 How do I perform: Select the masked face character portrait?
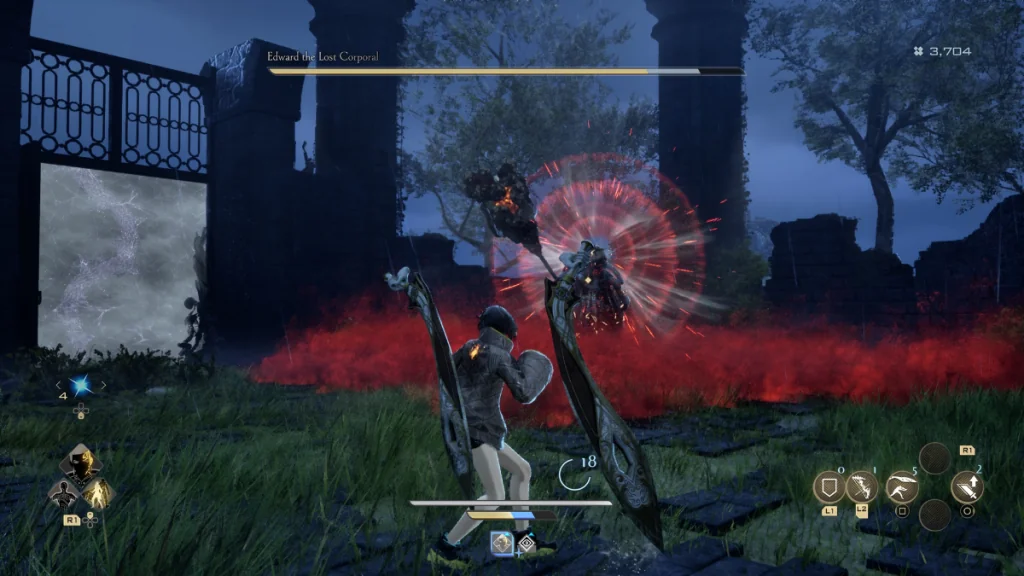[x=80, y=463]
